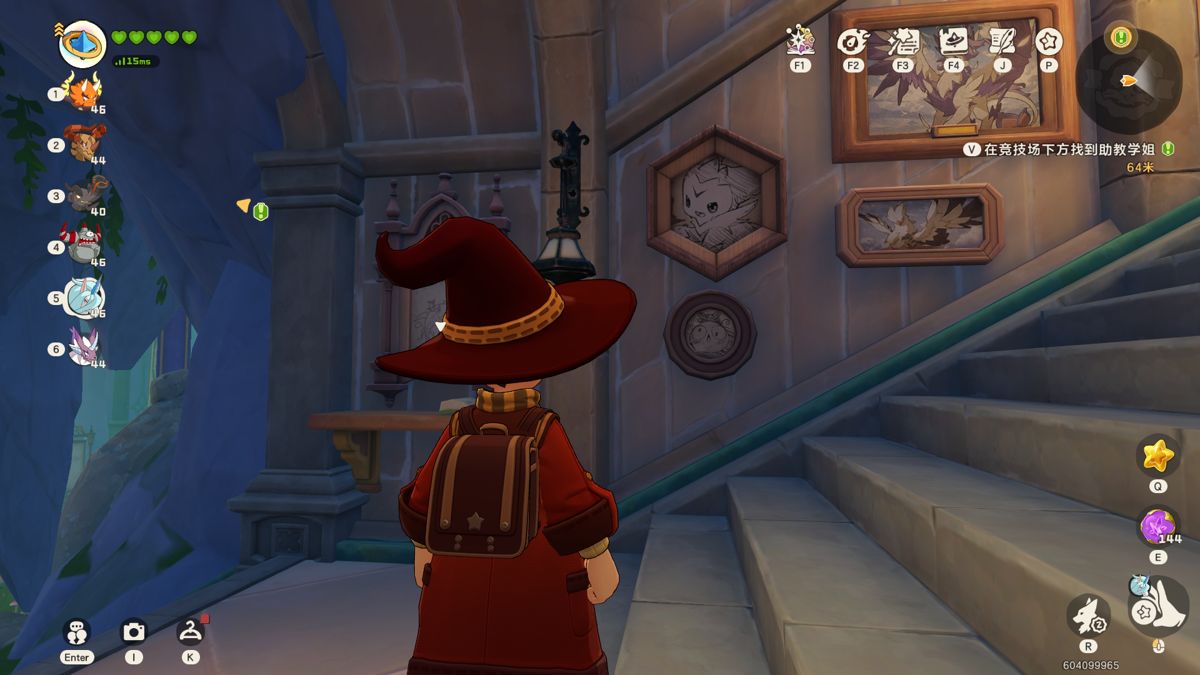Open the flaming gear icon menu

coord(852,41)
